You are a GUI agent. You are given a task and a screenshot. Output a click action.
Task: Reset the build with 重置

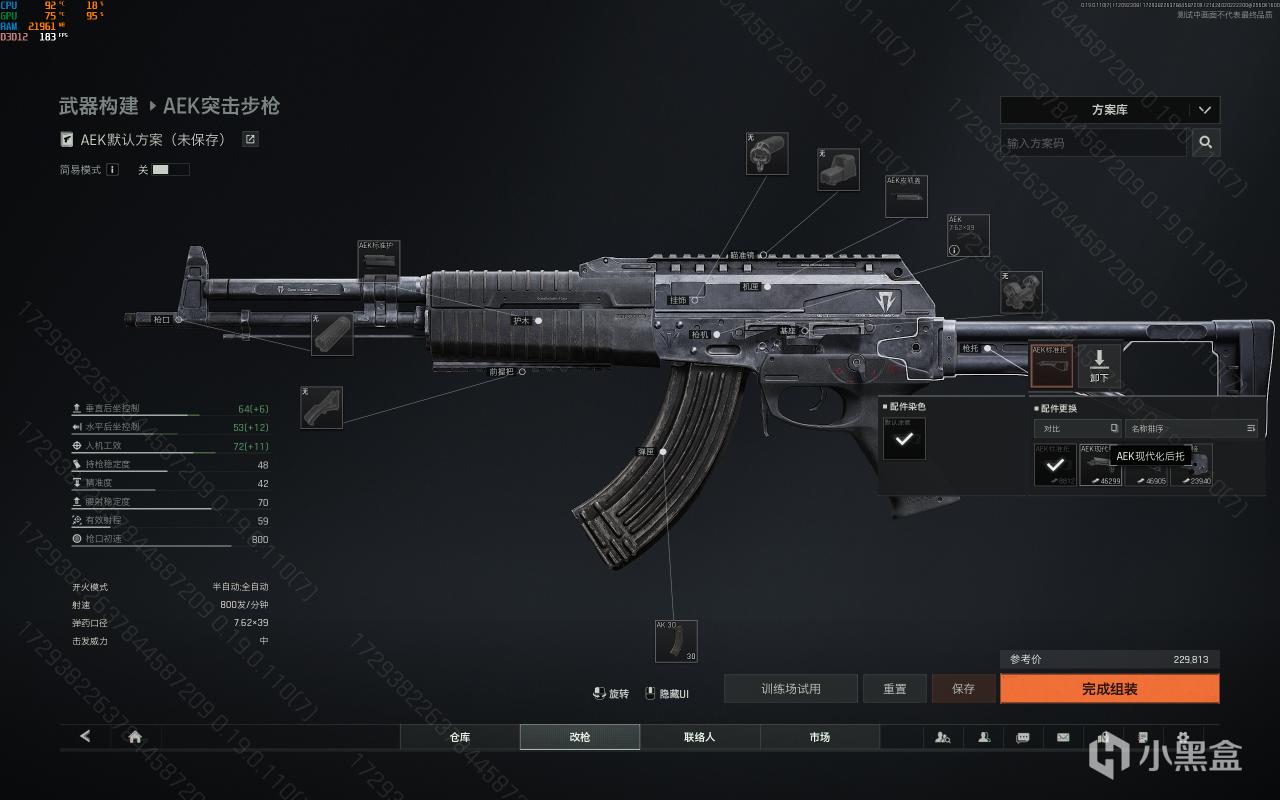pyautogui.click(x=895, y=689)
